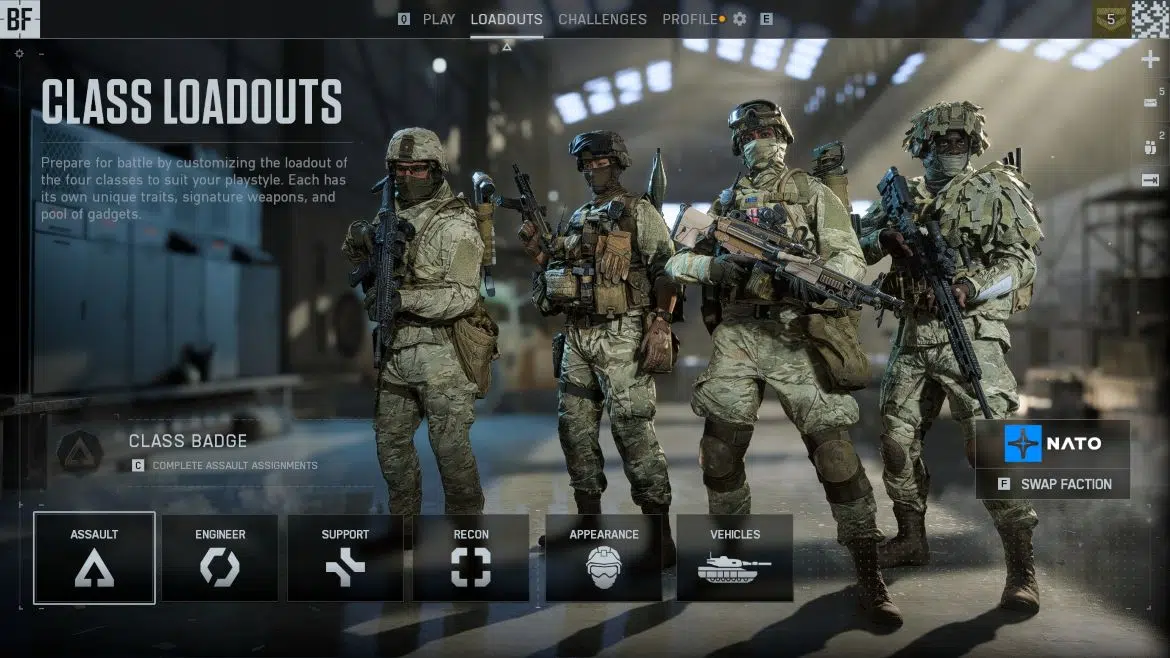This screenshot has width=1170, height=658.
Task: Select the Assault class tile
Action: (94, 558)
